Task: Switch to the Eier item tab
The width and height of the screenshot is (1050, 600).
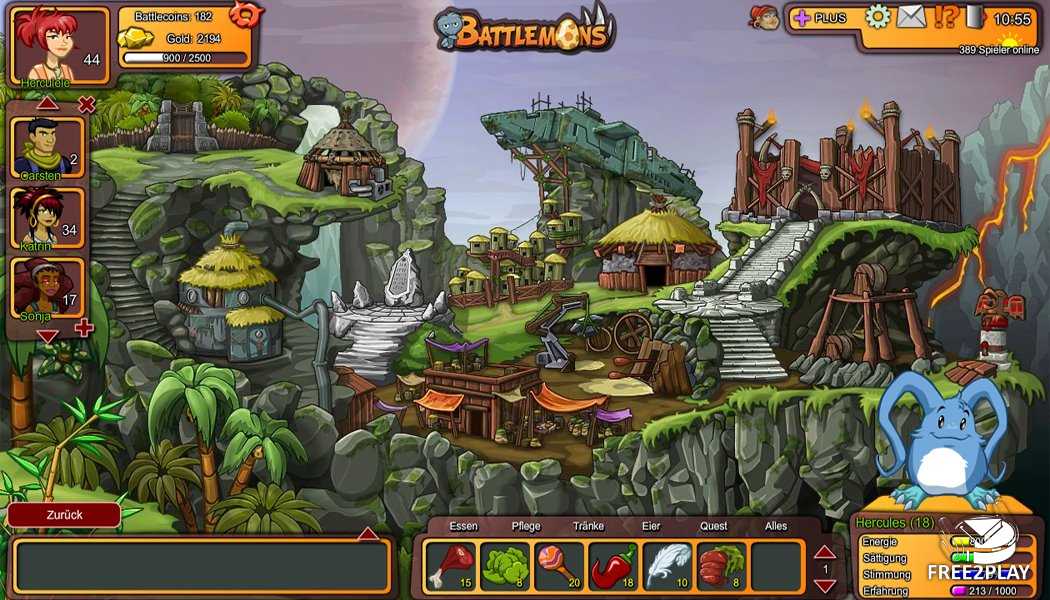Action: coord(651,526)
